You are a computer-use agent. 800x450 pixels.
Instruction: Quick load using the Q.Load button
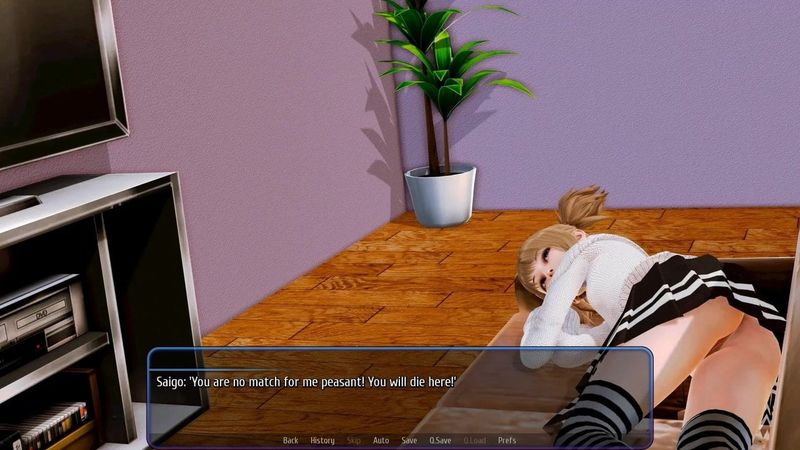pyautogui.click(x=473, y=440)
